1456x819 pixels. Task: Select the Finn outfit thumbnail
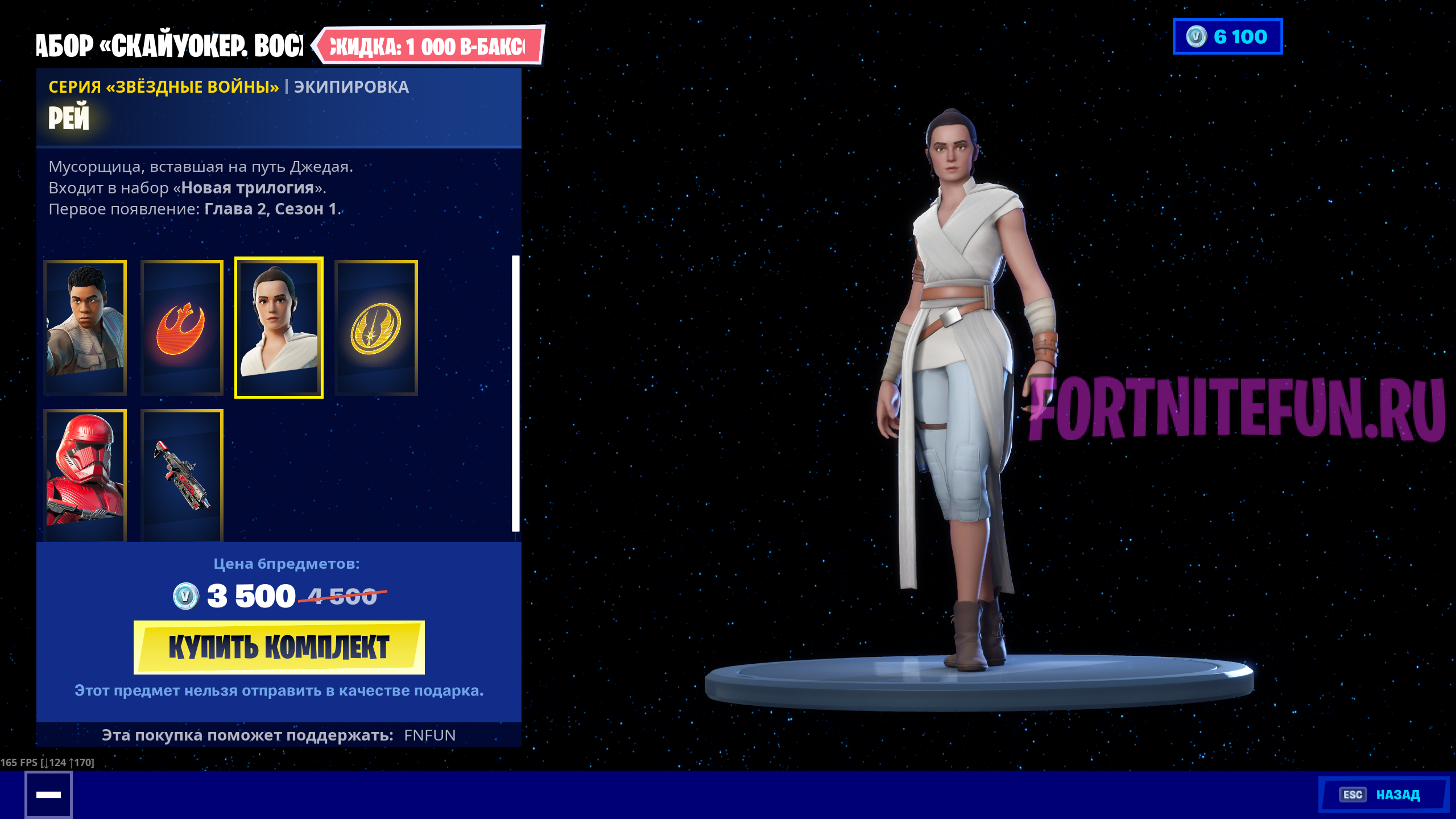coord(85,327)
